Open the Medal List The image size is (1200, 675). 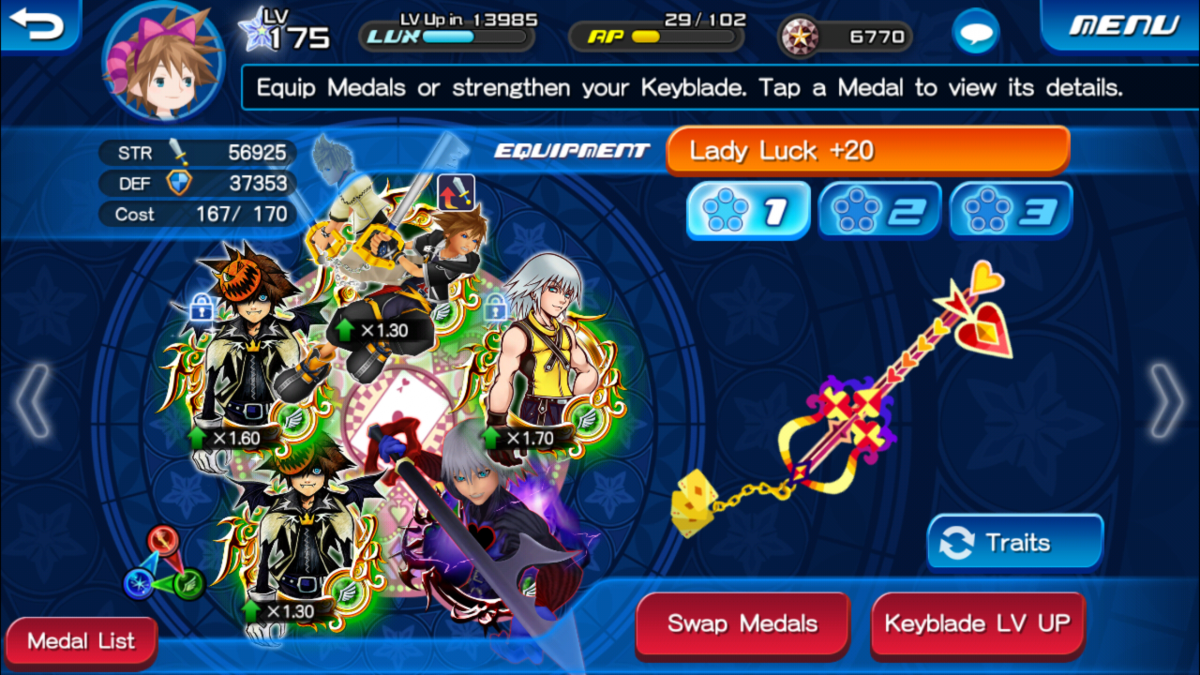[x=81, y=641]
